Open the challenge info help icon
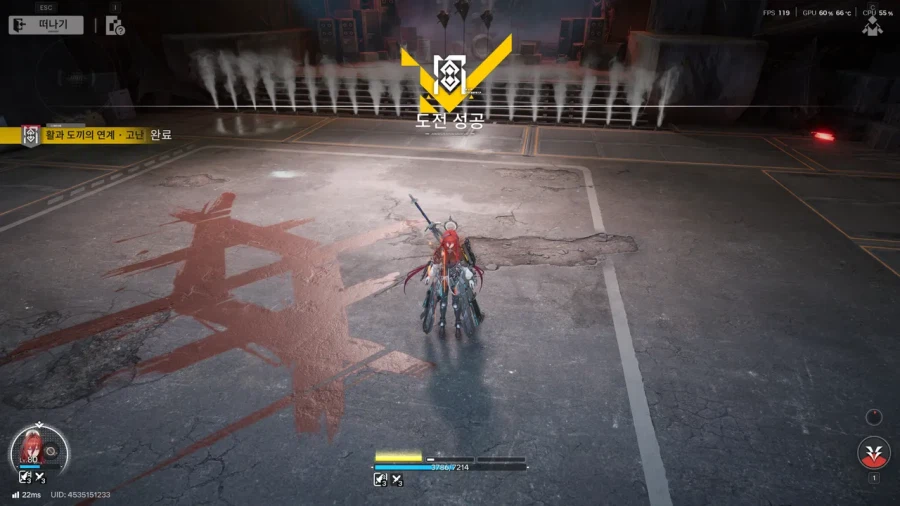The image size is (900, 506). click(x=115, y=26)
